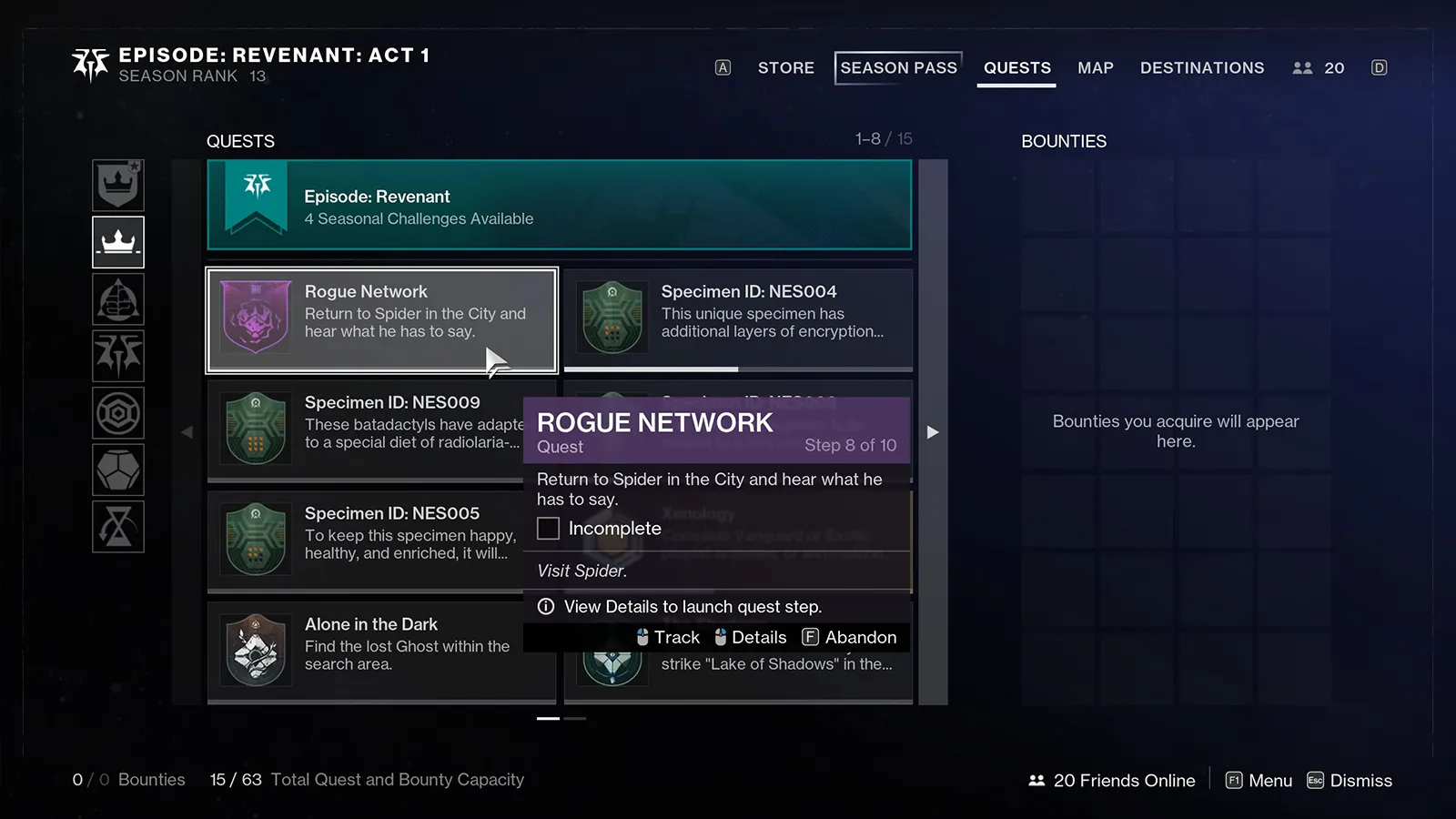
Task: Switch to the Map tab
Action: tap(1096, 67)
